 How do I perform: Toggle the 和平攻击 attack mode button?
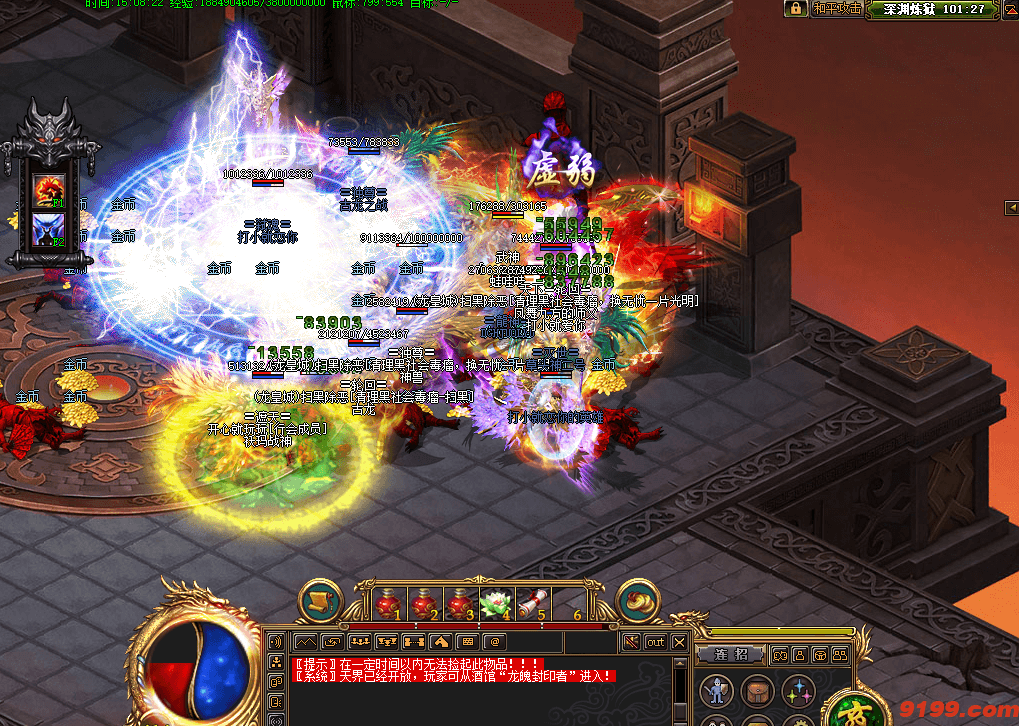(x=837, y=8)
